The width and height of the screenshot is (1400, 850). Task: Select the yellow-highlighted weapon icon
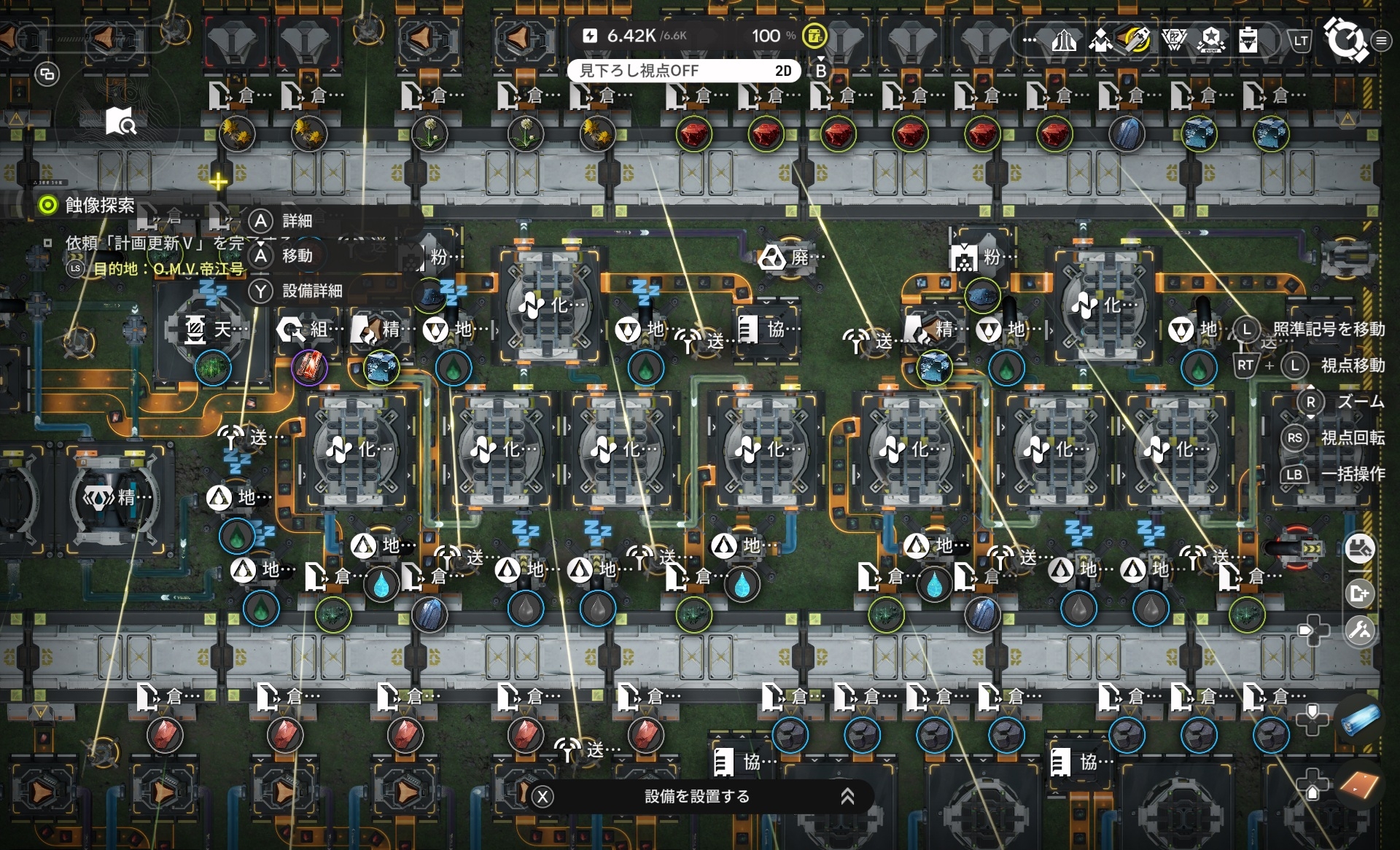click(1137, 40)
